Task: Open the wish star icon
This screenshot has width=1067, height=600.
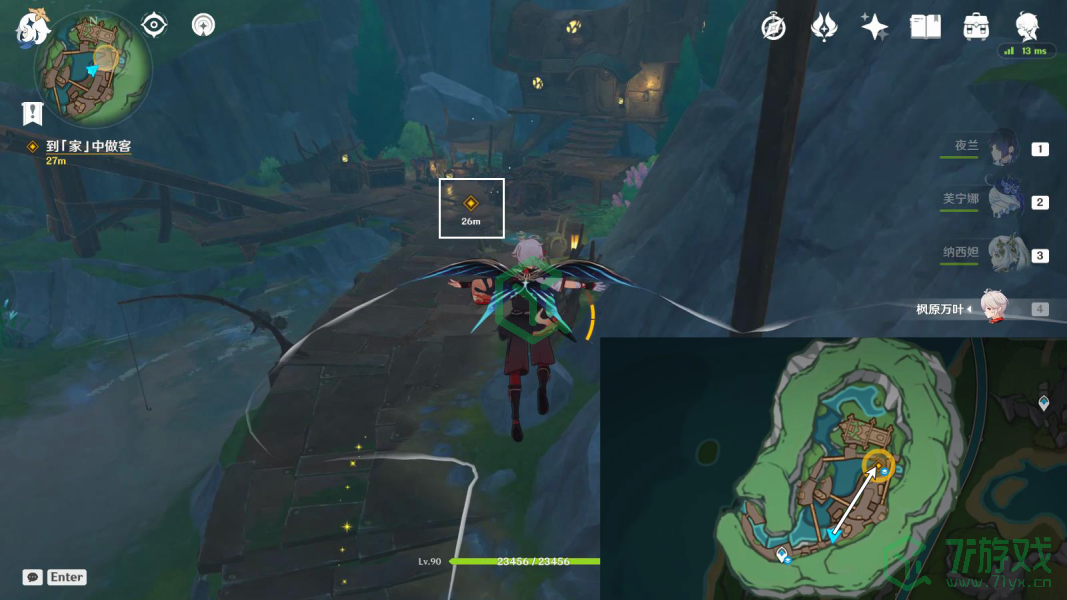Action: point(875,27)
